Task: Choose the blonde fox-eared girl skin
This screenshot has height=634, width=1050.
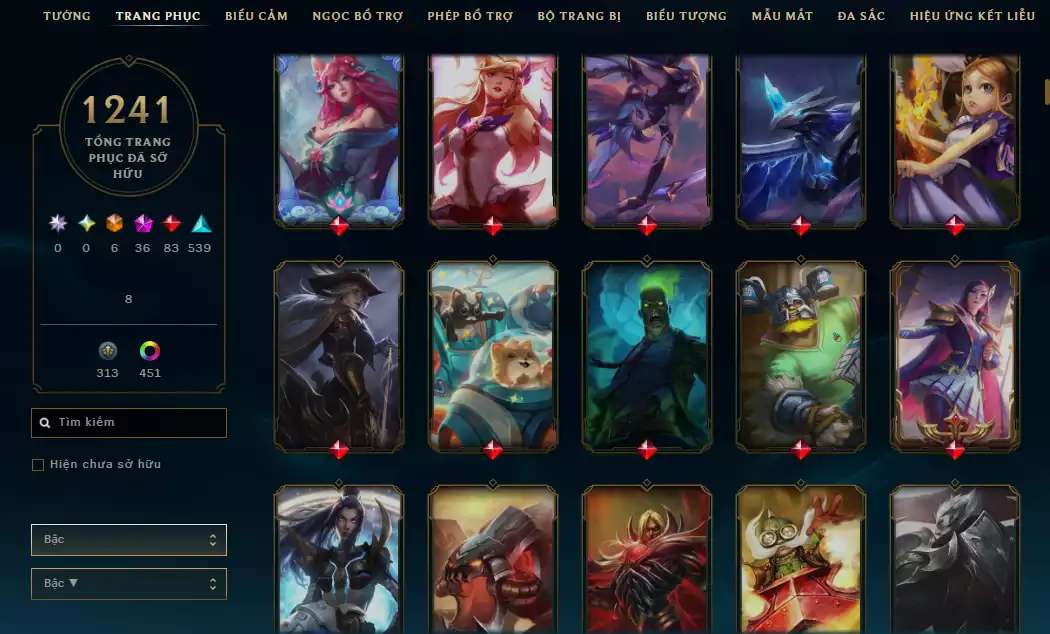Action: pos(493,138)
